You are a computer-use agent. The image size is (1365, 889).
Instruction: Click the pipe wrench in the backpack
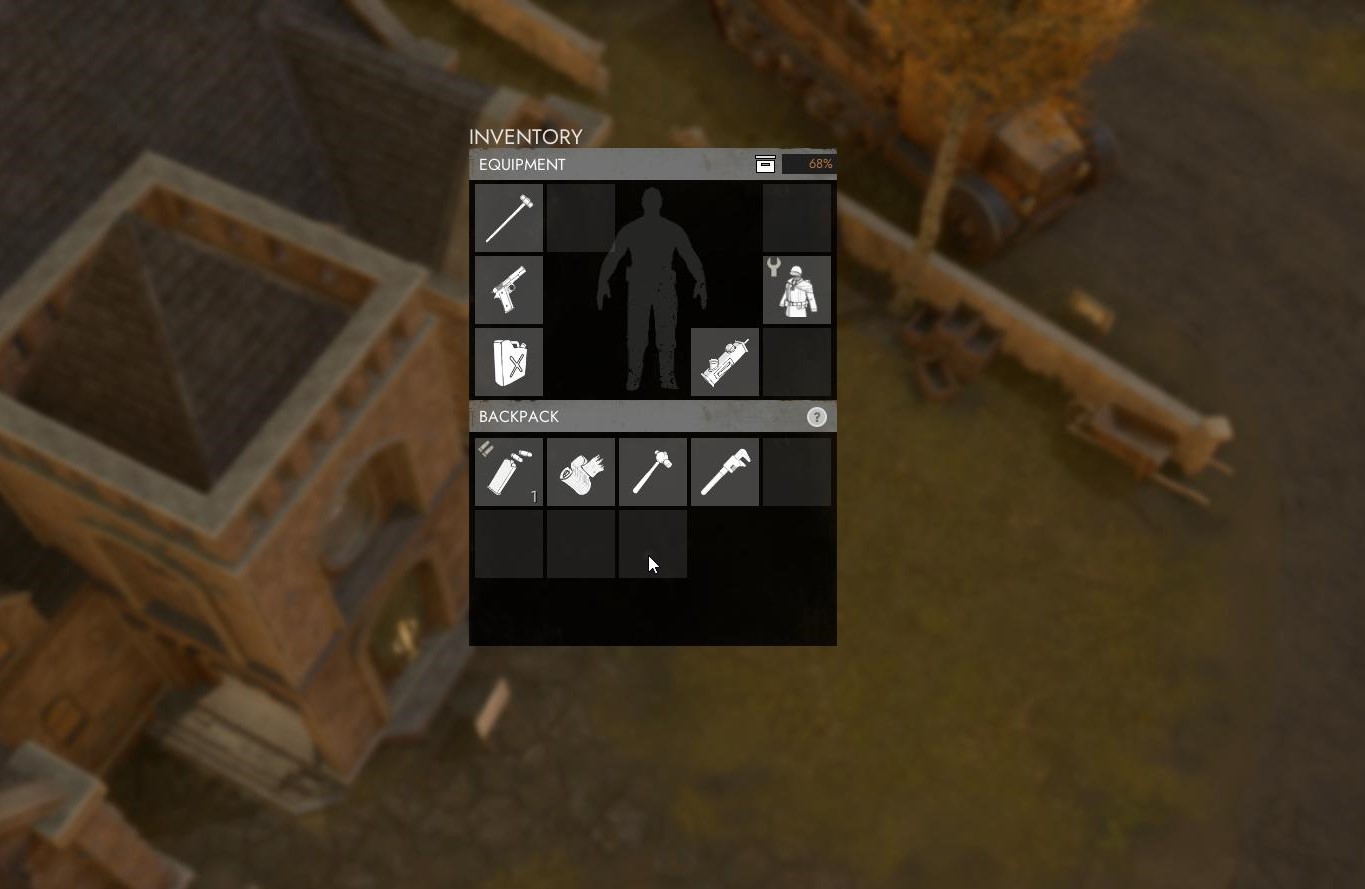[724, 471]
